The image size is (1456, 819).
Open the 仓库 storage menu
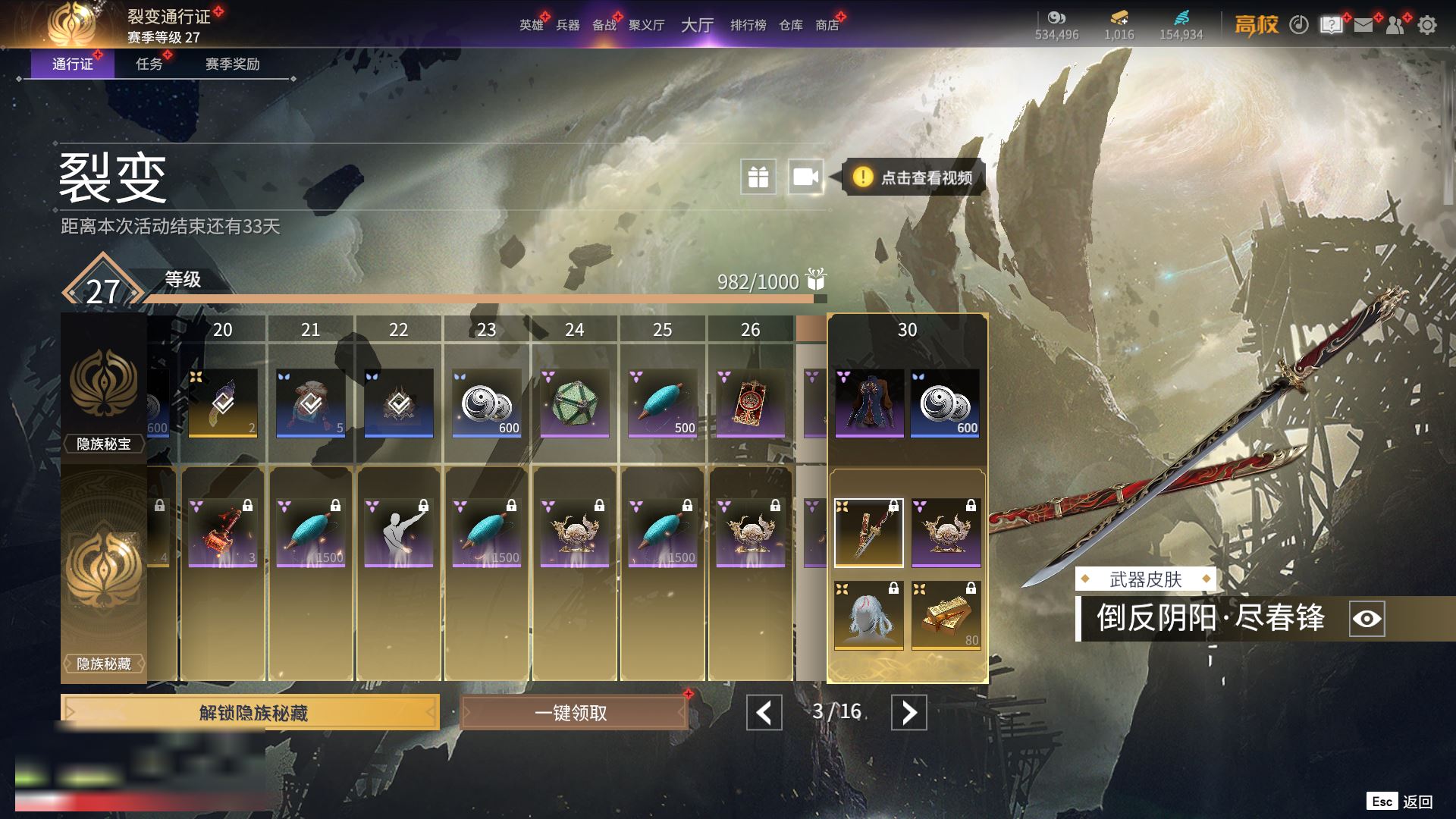[790, 25]
